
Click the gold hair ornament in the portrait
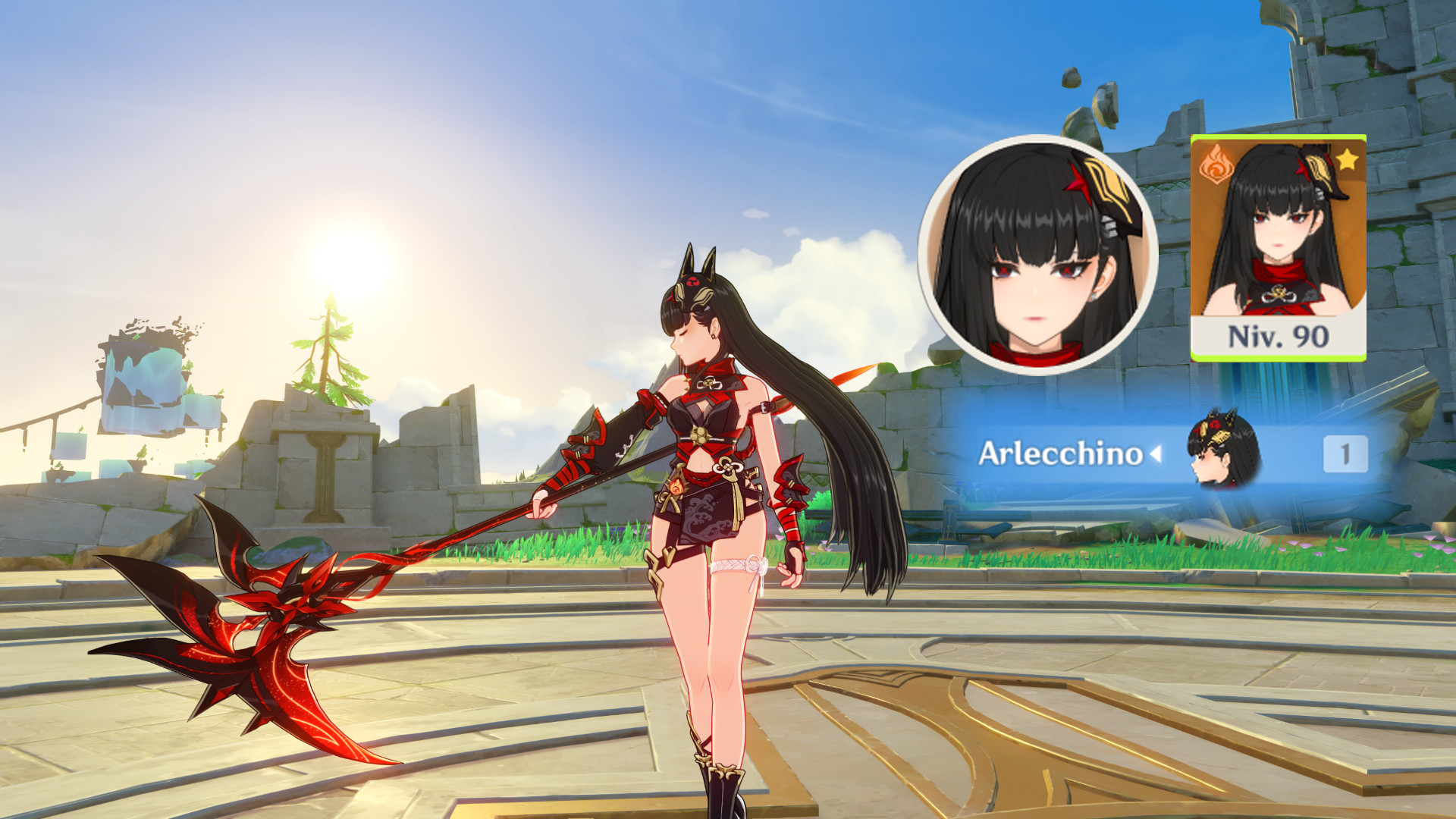tap(1109, 186)
